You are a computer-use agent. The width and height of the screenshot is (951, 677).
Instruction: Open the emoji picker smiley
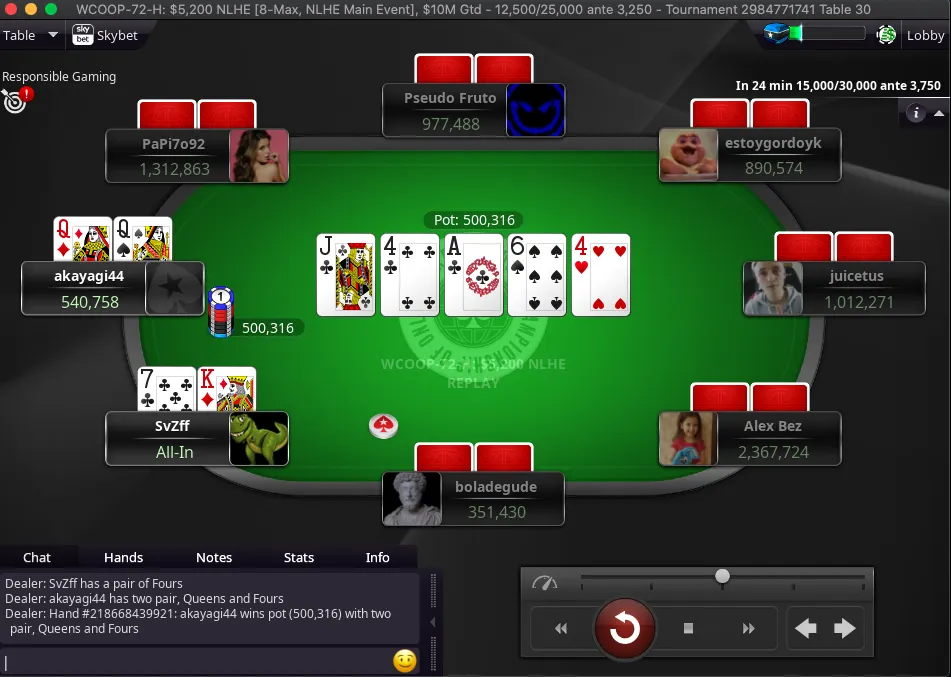tap(404, 661)
